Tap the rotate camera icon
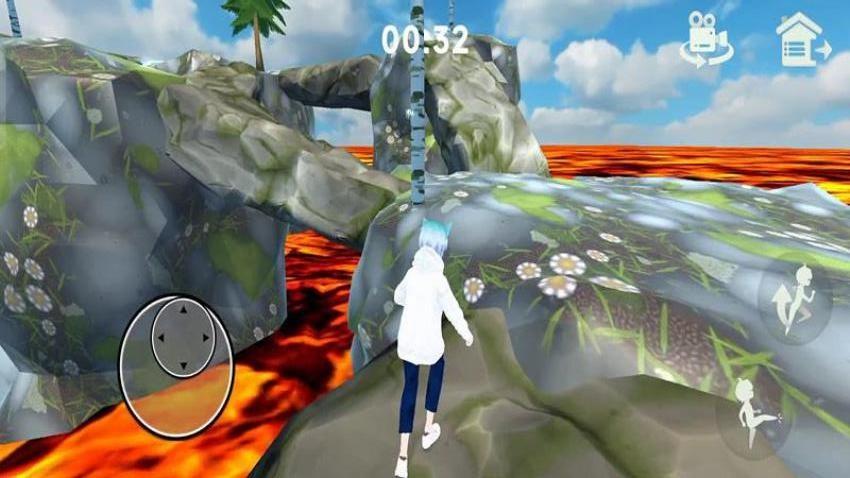This screenshot has width=850, height=478. click(x=705, y=41)
